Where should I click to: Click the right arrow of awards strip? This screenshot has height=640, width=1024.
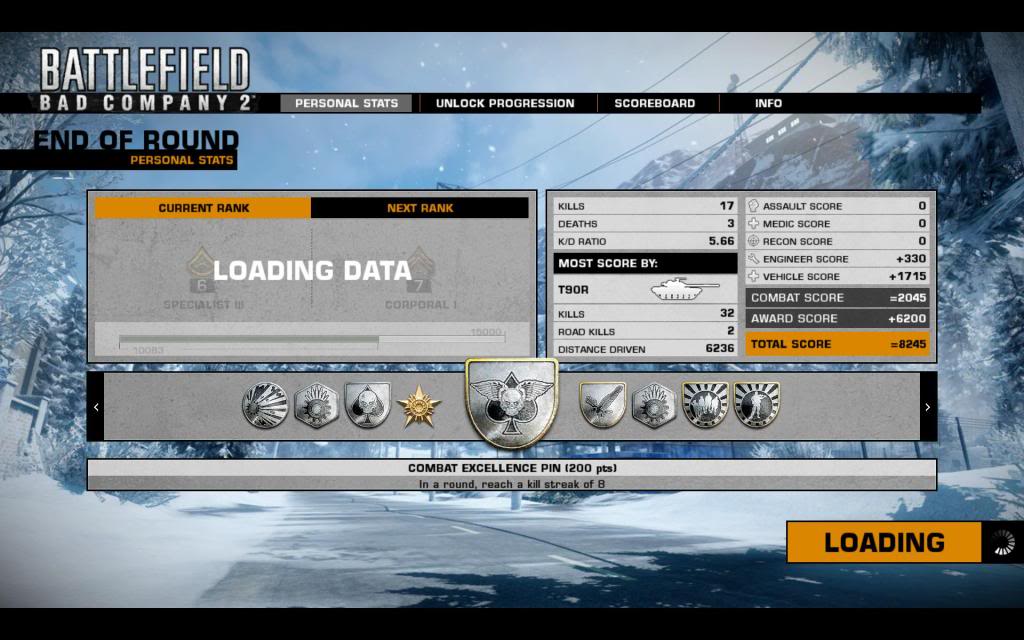pos(928,407)
